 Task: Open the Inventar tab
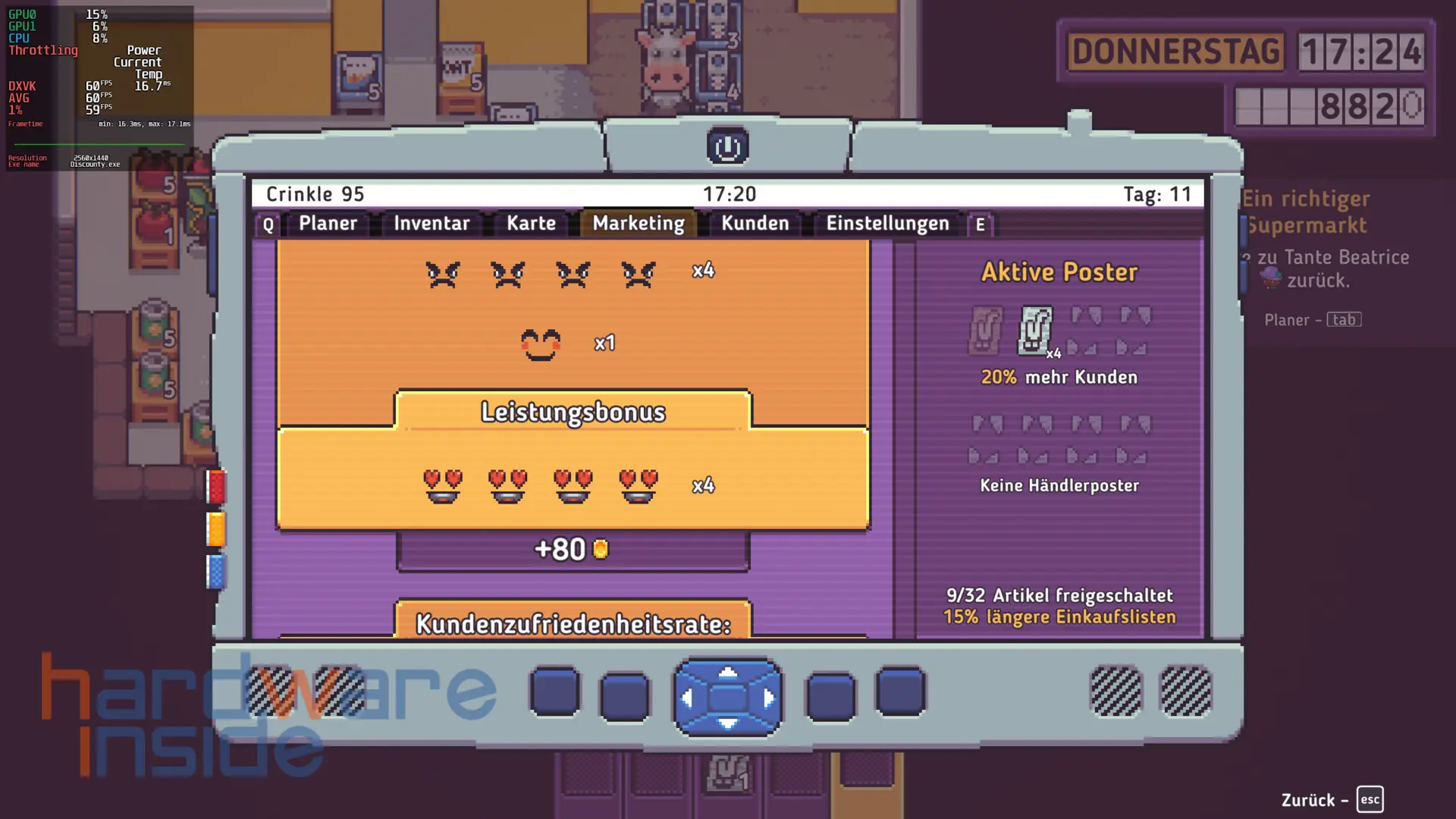pyautogui.click(x=431, y=224)
